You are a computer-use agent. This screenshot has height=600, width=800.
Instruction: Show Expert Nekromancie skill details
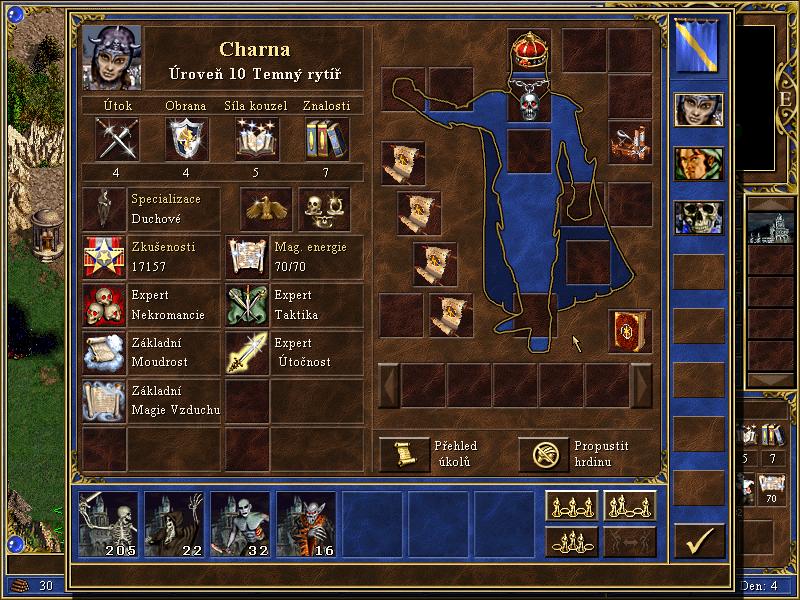pyautogui.click(x=105, y=305)
